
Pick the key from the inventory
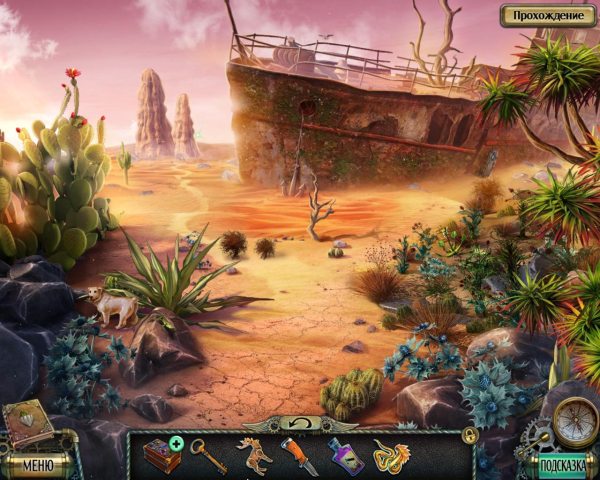pos(206,453)
